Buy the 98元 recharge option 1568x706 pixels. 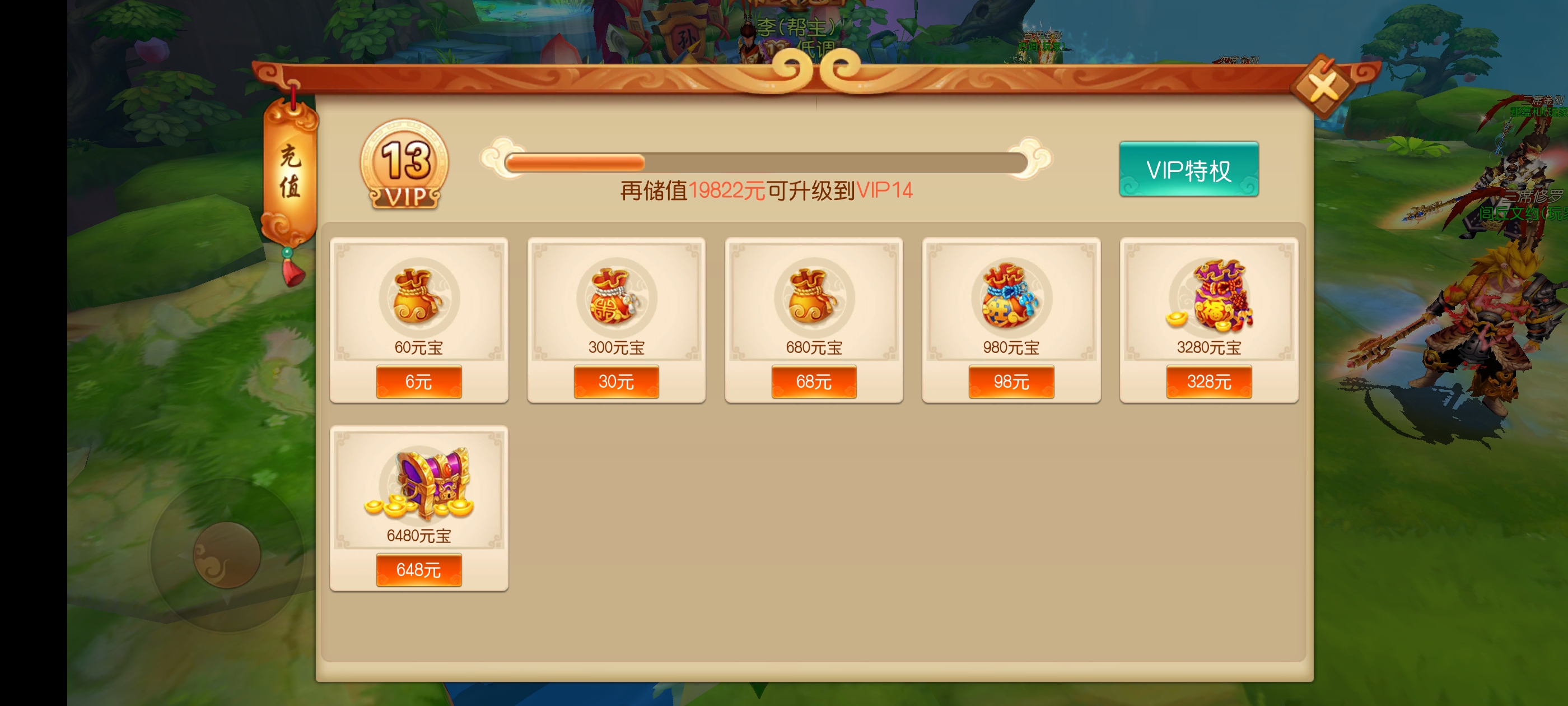point(1012,382)
